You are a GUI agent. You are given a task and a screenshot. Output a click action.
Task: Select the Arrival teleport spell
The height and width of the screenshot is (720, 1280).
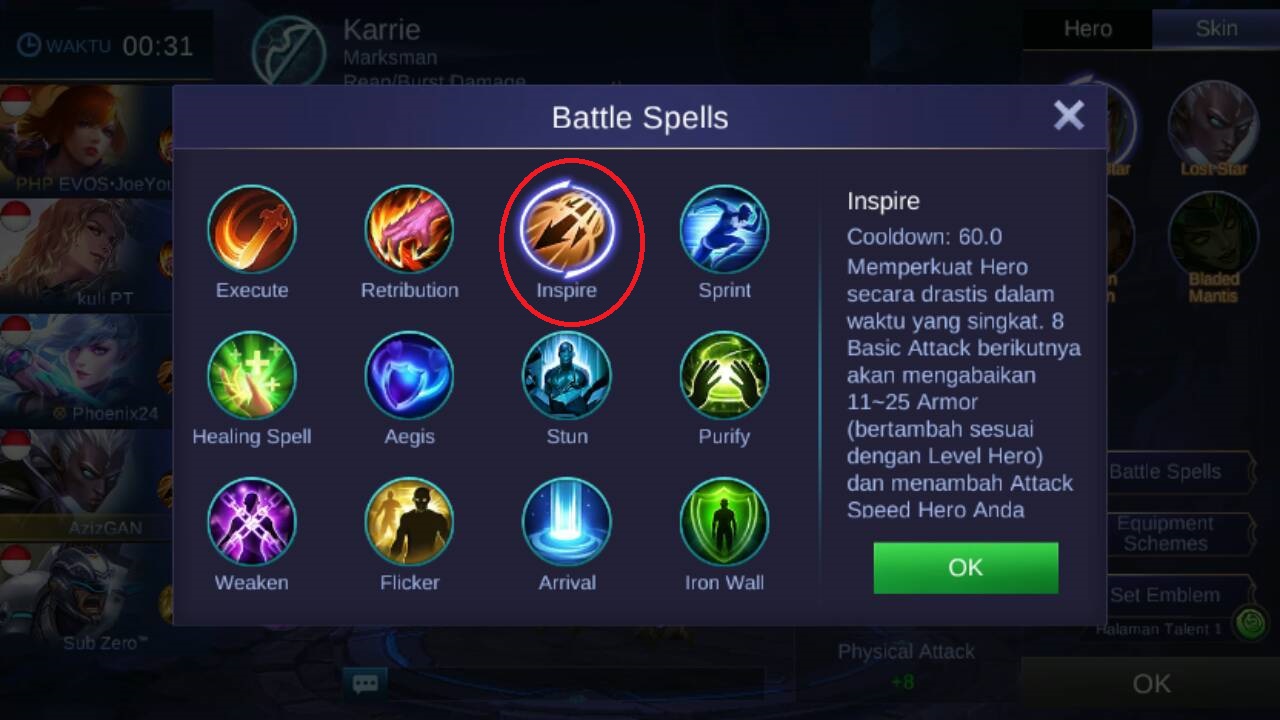coord(567,522)
